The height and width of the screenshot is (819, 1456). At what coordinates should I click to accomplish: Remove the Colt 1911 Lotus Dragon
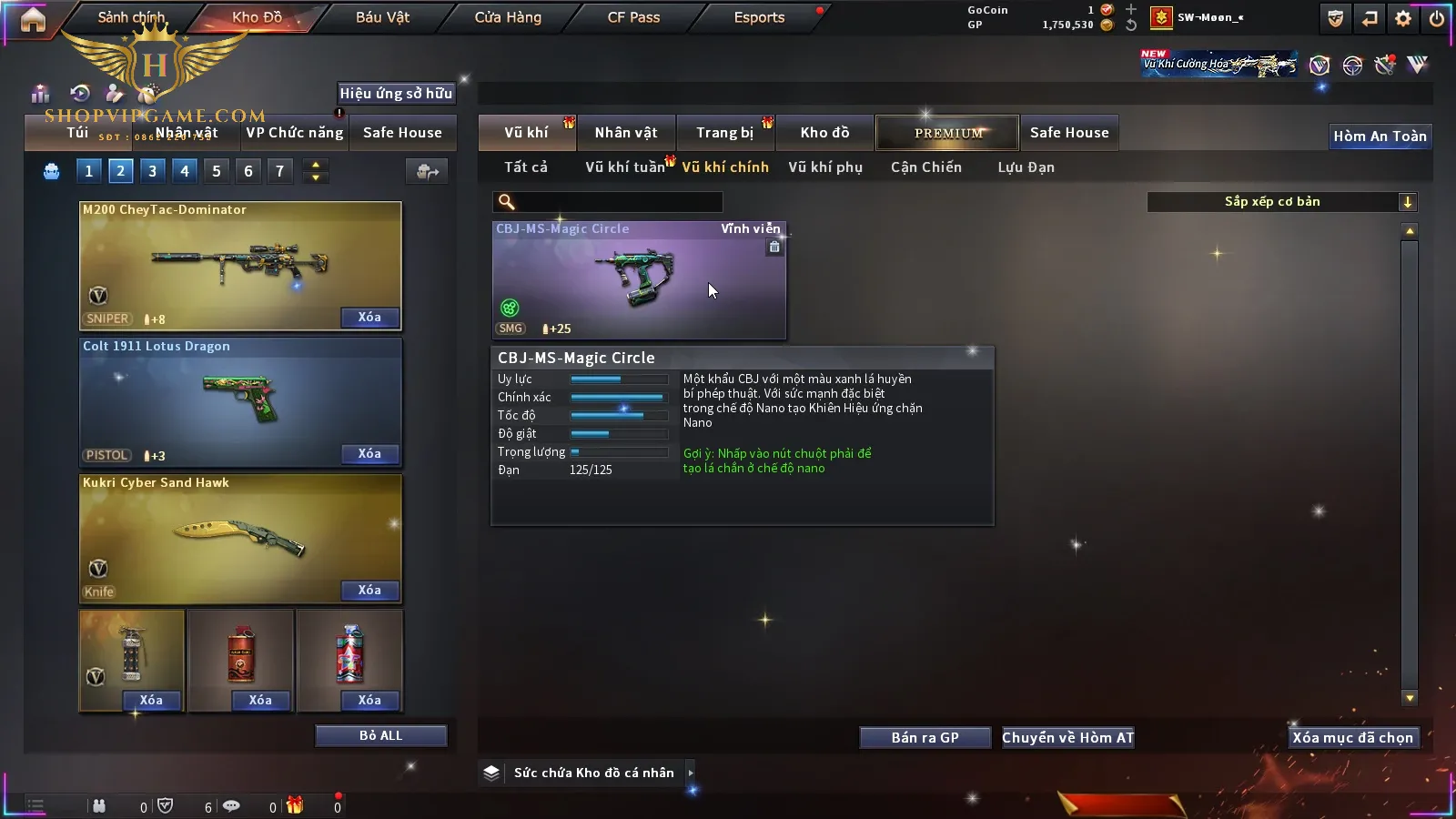[x=369, y=454]
